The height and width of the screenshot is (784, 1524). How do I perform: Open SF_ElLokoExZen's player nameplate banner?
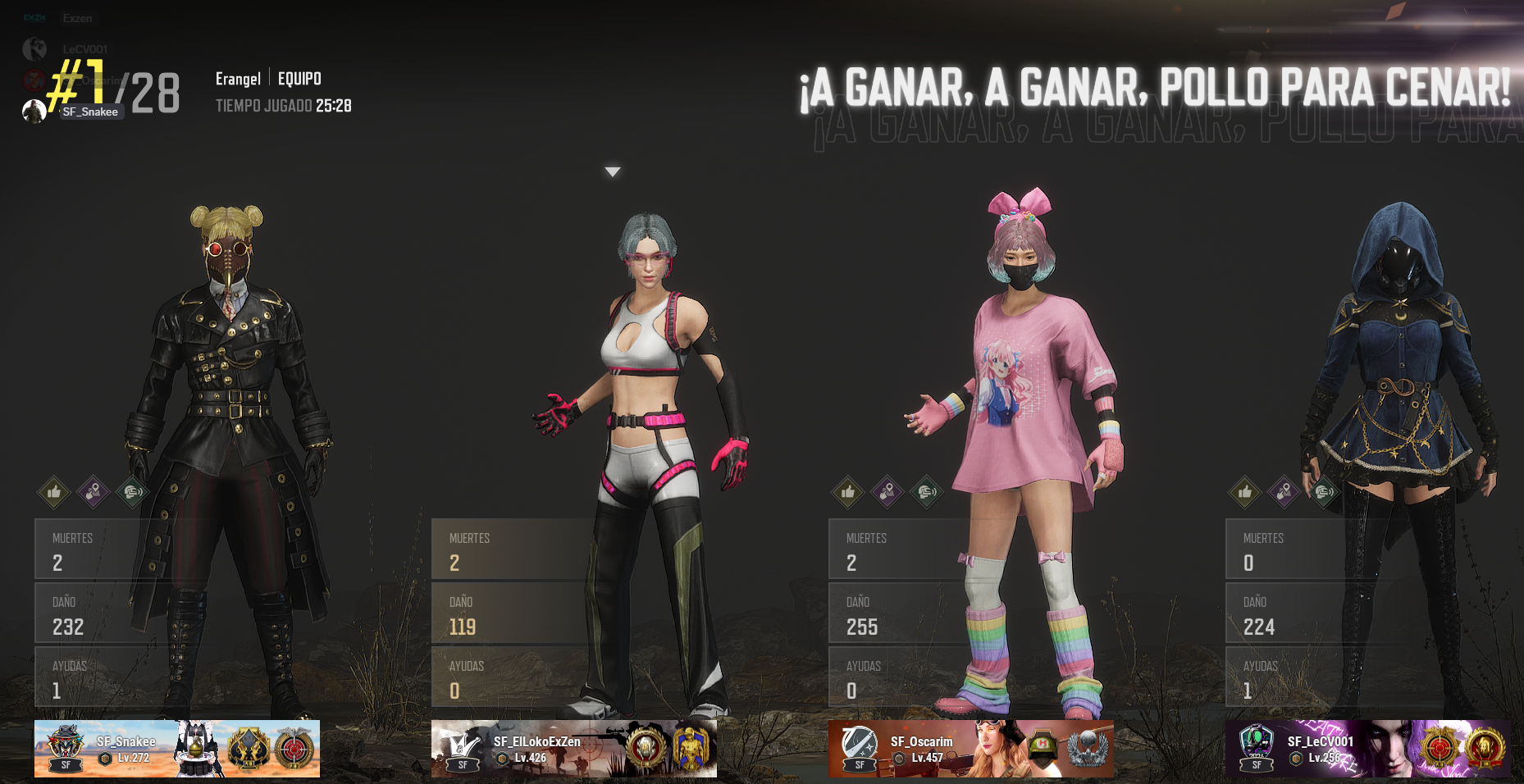(x=574, y=749)
